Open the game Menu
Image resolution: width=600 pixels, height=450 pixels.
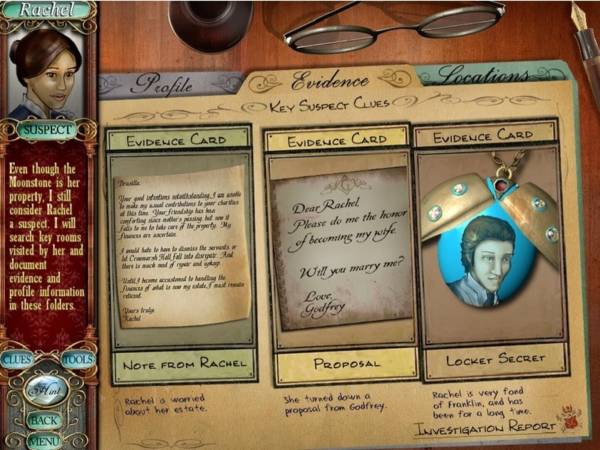pos(43,440)
